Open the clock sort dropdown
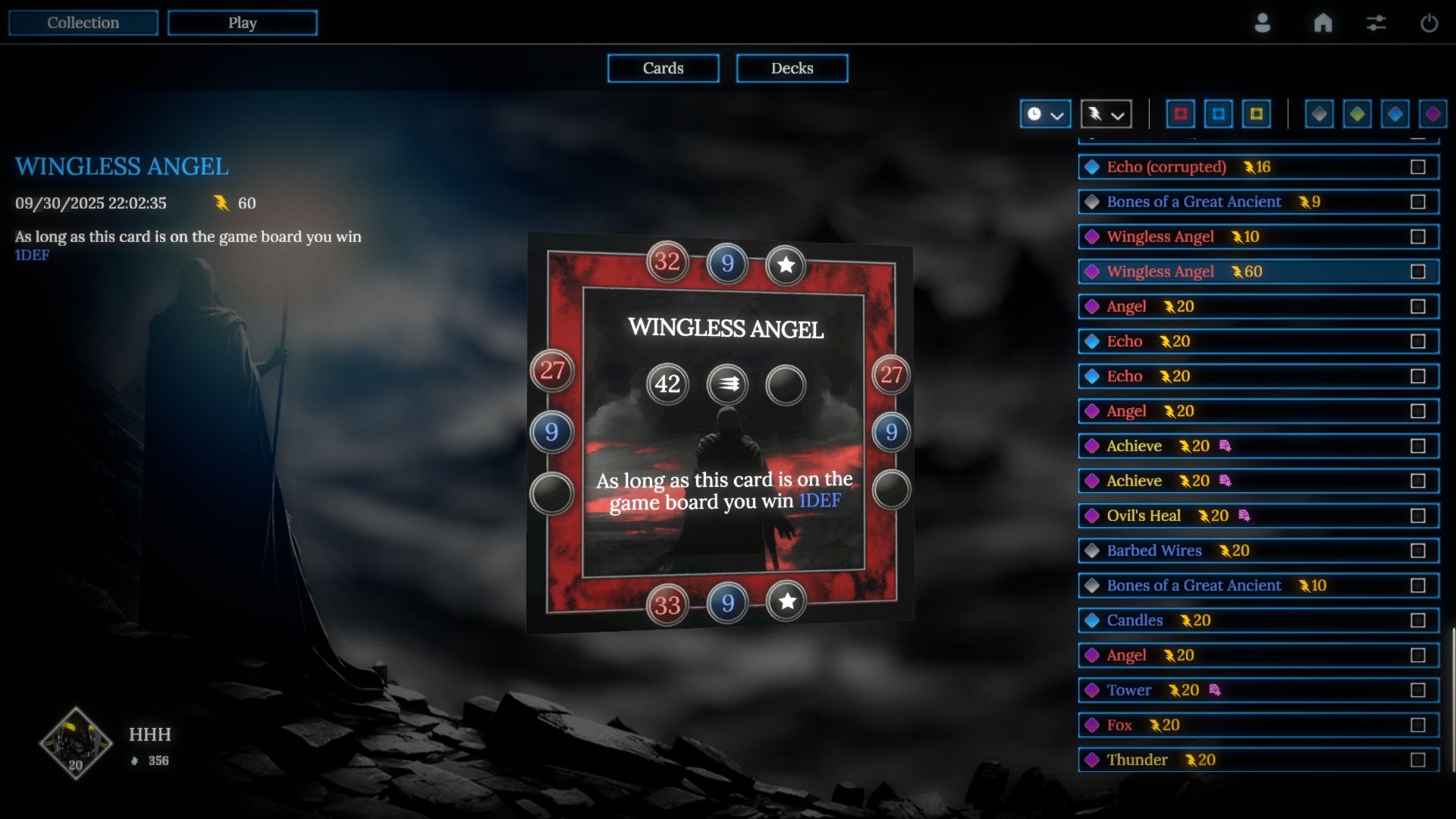The height and width of the screenshot is (819, 1456). [x=1045, y=115]
